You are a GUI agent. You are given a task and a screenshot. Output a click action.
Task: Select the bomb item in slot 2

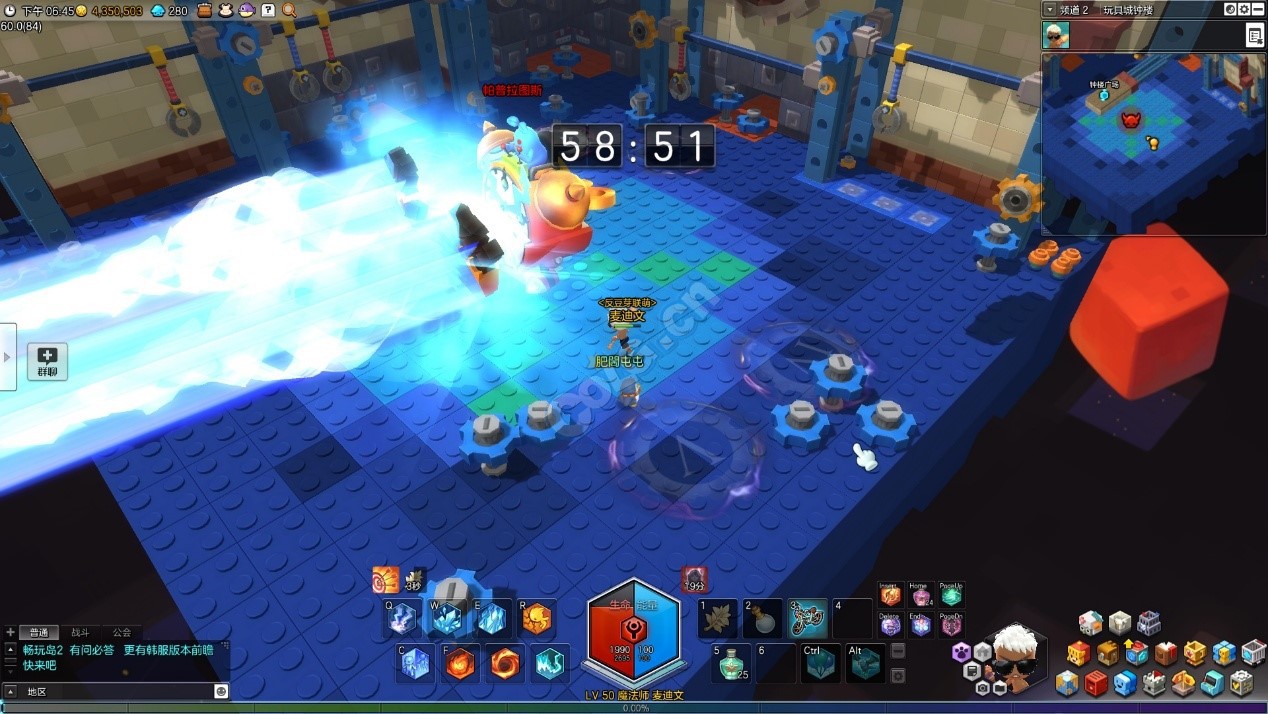[x=763, y=619]
